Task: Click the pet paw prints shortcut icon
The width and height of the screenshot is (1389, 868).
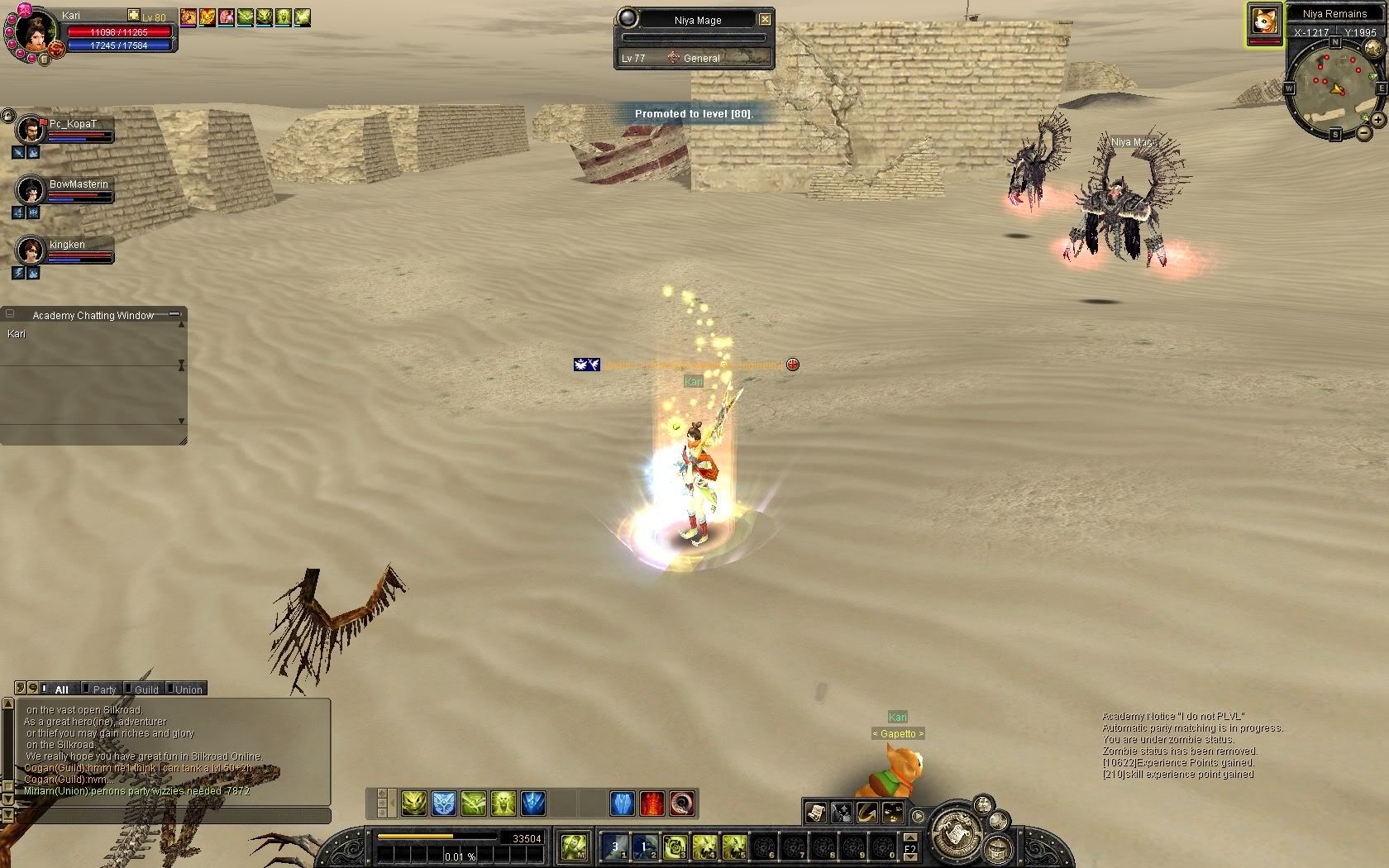Action: (894, 813)
